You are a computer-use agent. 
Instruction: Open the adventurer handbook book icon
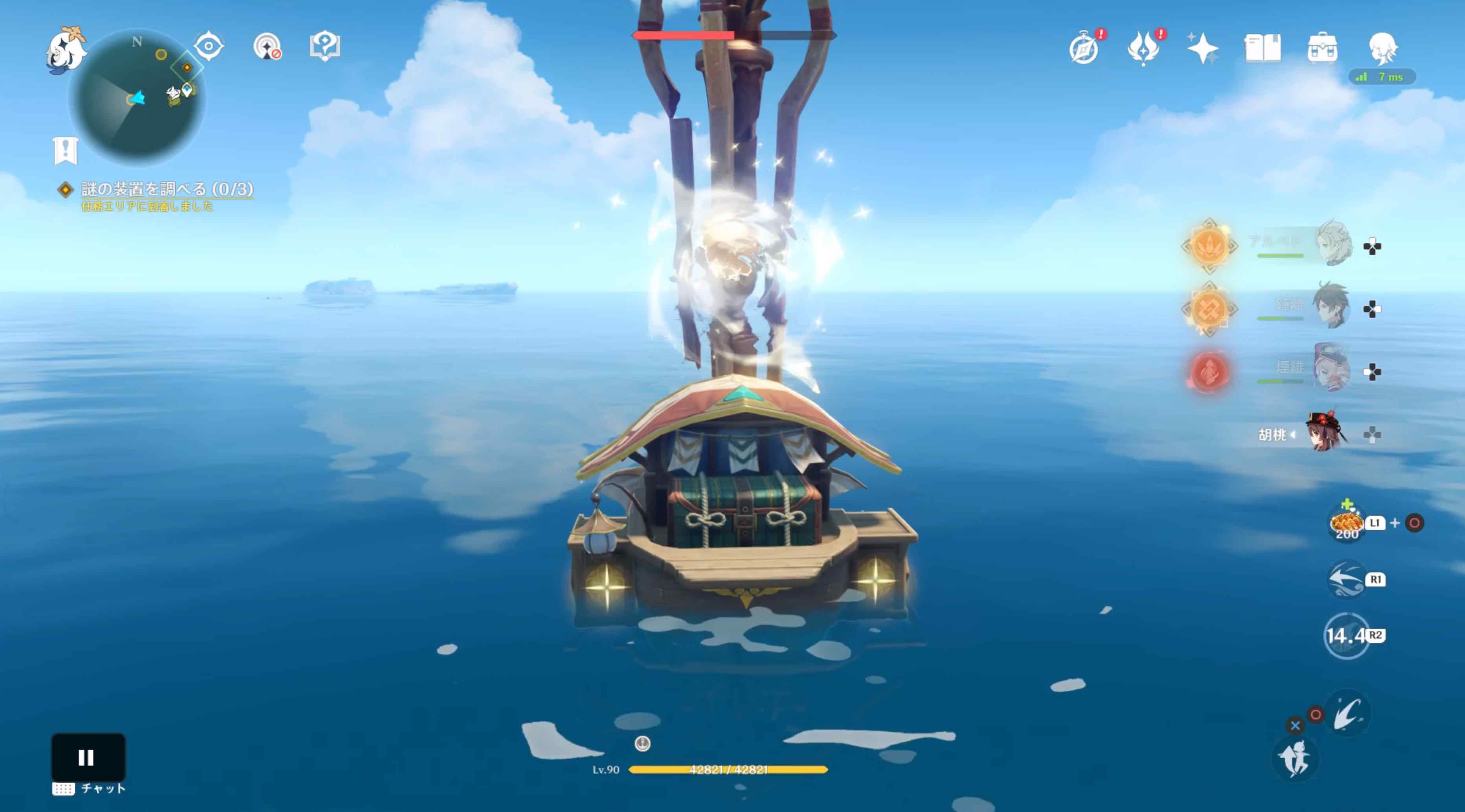(x=1263, y=48)
